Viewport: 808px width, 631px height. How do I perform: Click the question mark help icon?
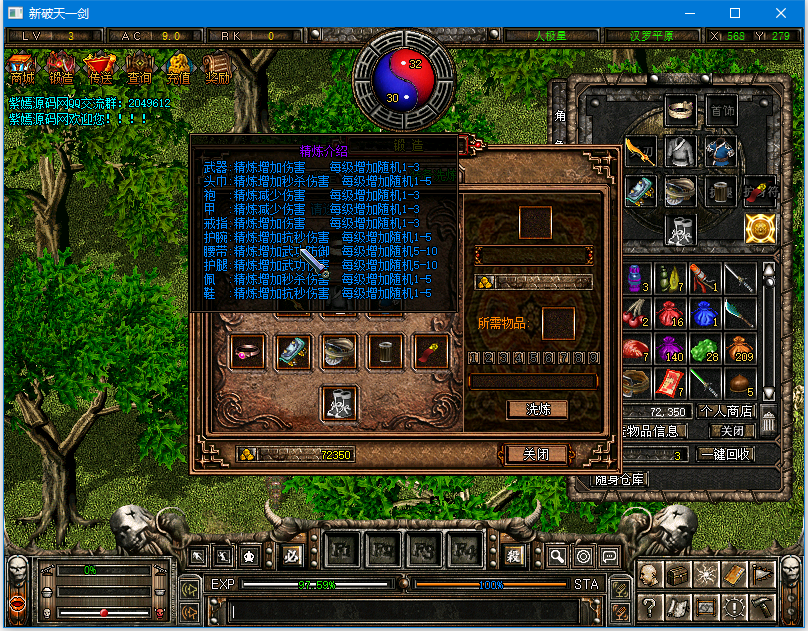pyautogui.click(x=650, y=605)
